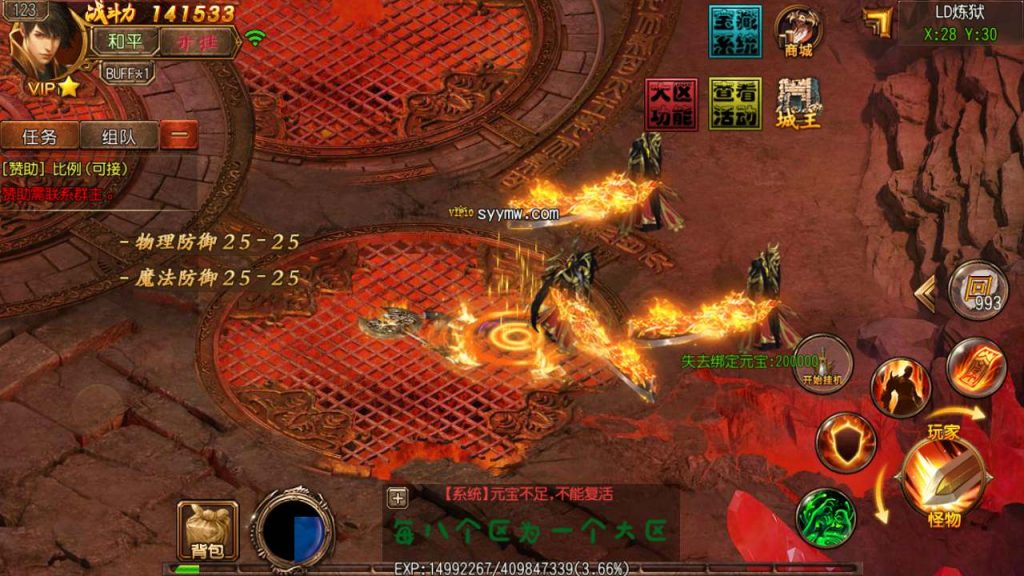Collapse the quest panel with the red minus button
The width and height of the screenshot is (1024, 576).
pyautogui.click(x=179, y=136)
